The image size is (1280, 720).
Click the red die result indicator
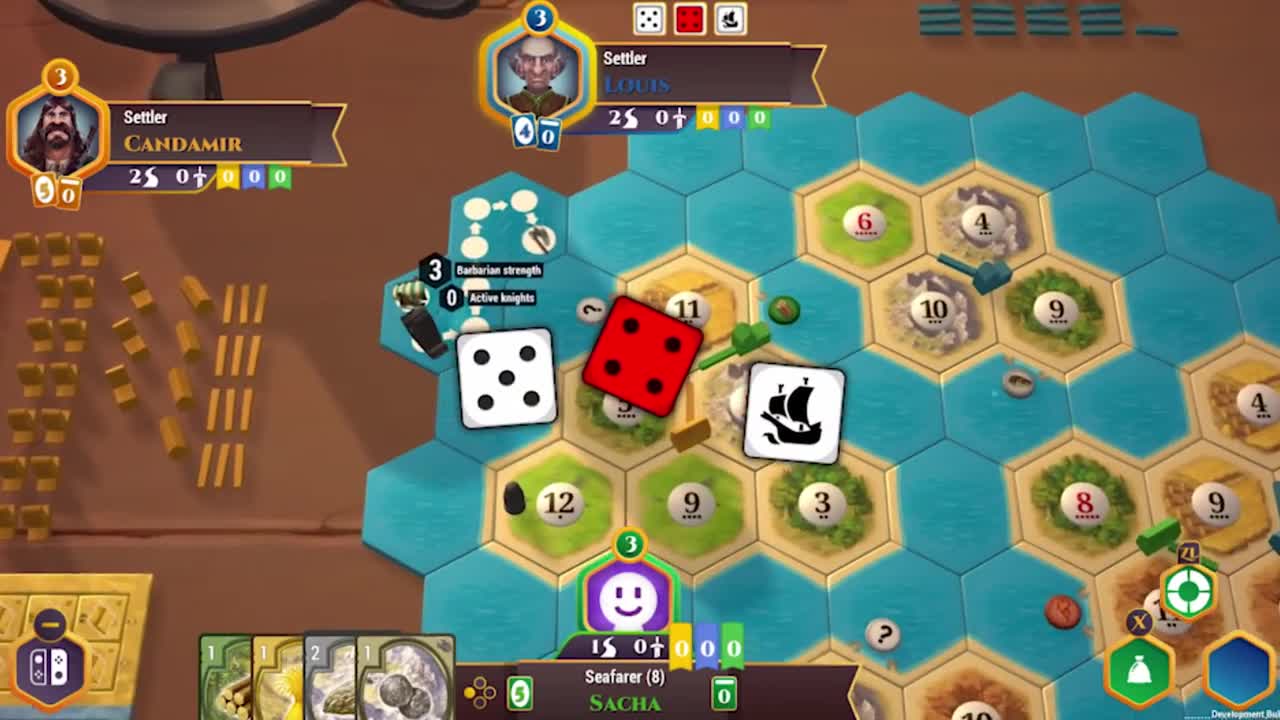690,19
